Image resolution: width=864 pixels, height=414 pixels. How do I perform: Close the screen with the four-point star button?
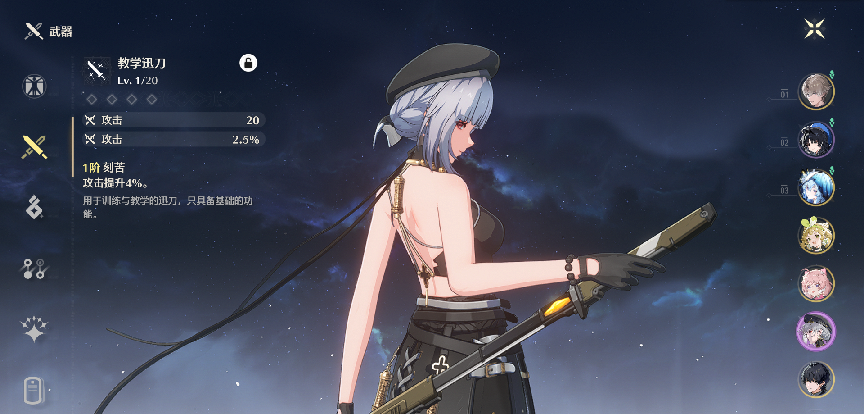pos(815,28)
